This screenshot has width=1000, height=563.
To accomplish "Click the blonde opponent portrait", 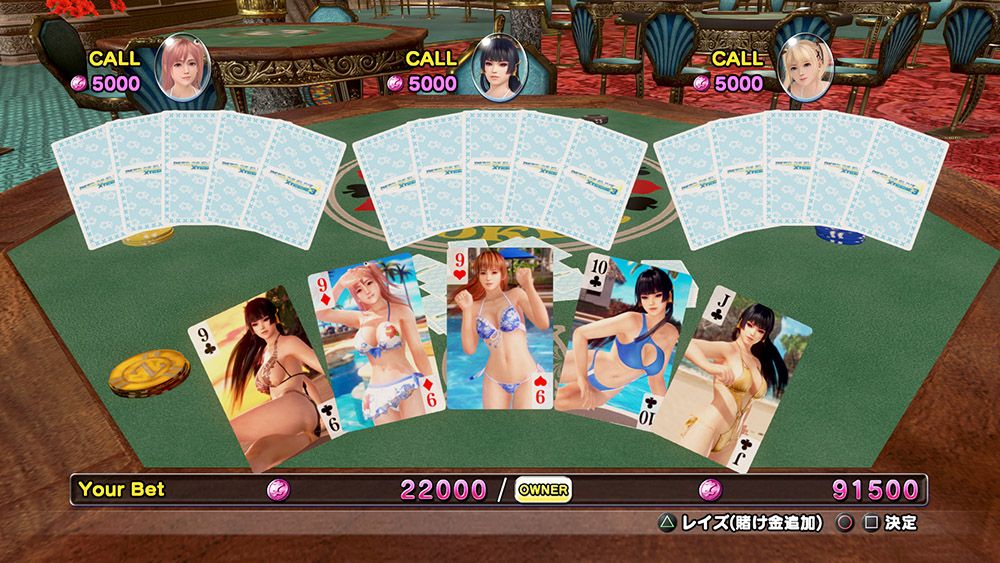I will [x=806, y=66].
